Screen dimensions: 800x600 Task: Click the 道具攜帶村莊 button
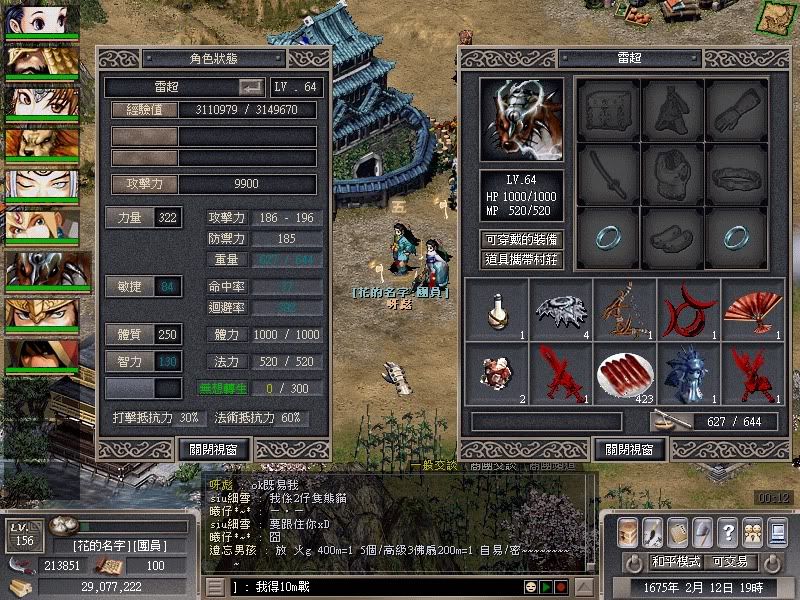pos(521,260)
